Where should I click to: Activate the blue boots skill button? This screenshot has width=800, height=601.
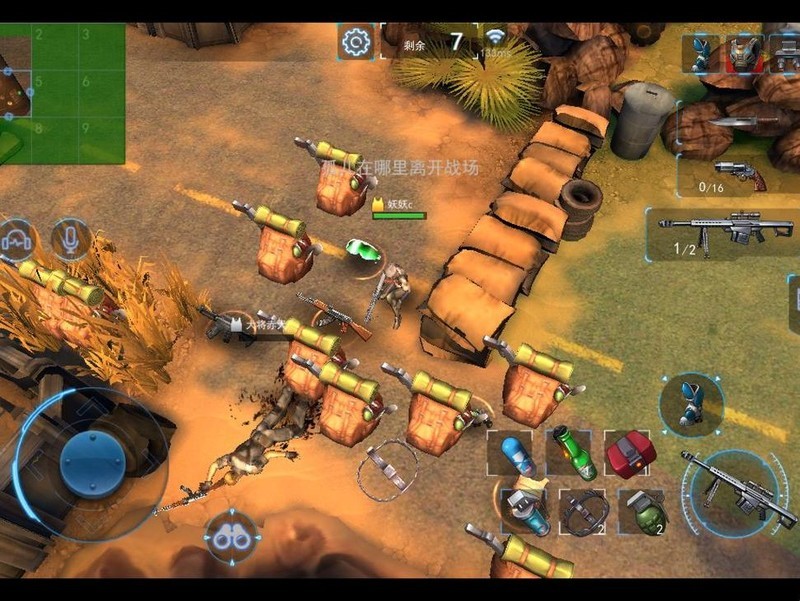pyautogui.click(x=691, y=404)
